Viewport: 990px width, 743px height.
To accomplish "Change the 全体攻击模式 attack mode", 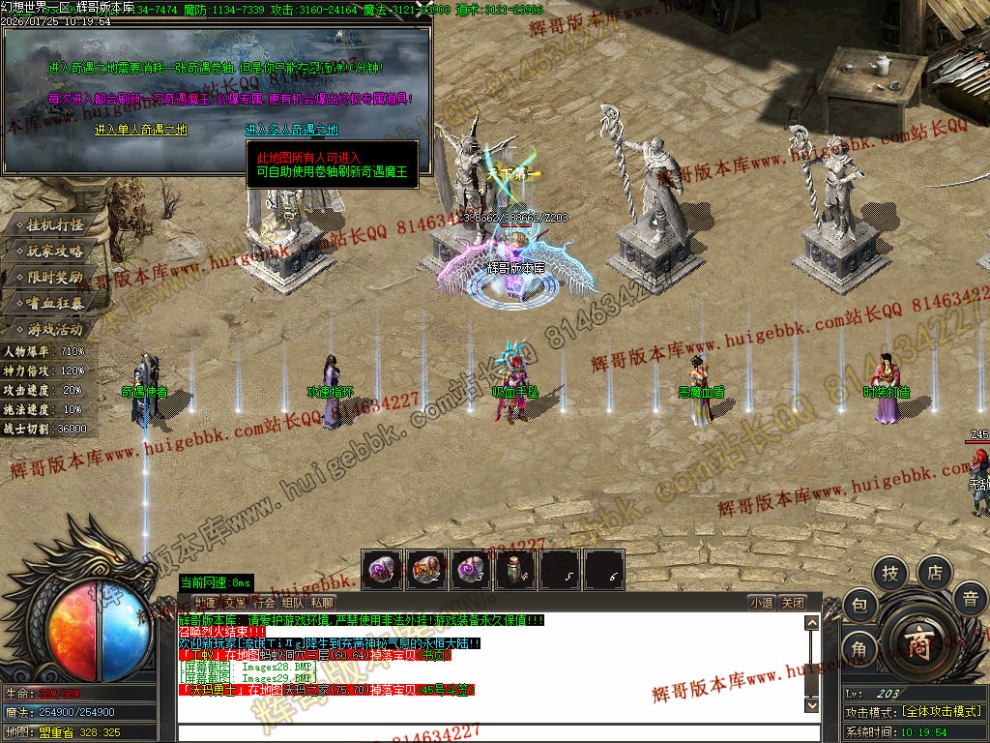I will click(943, 712).
